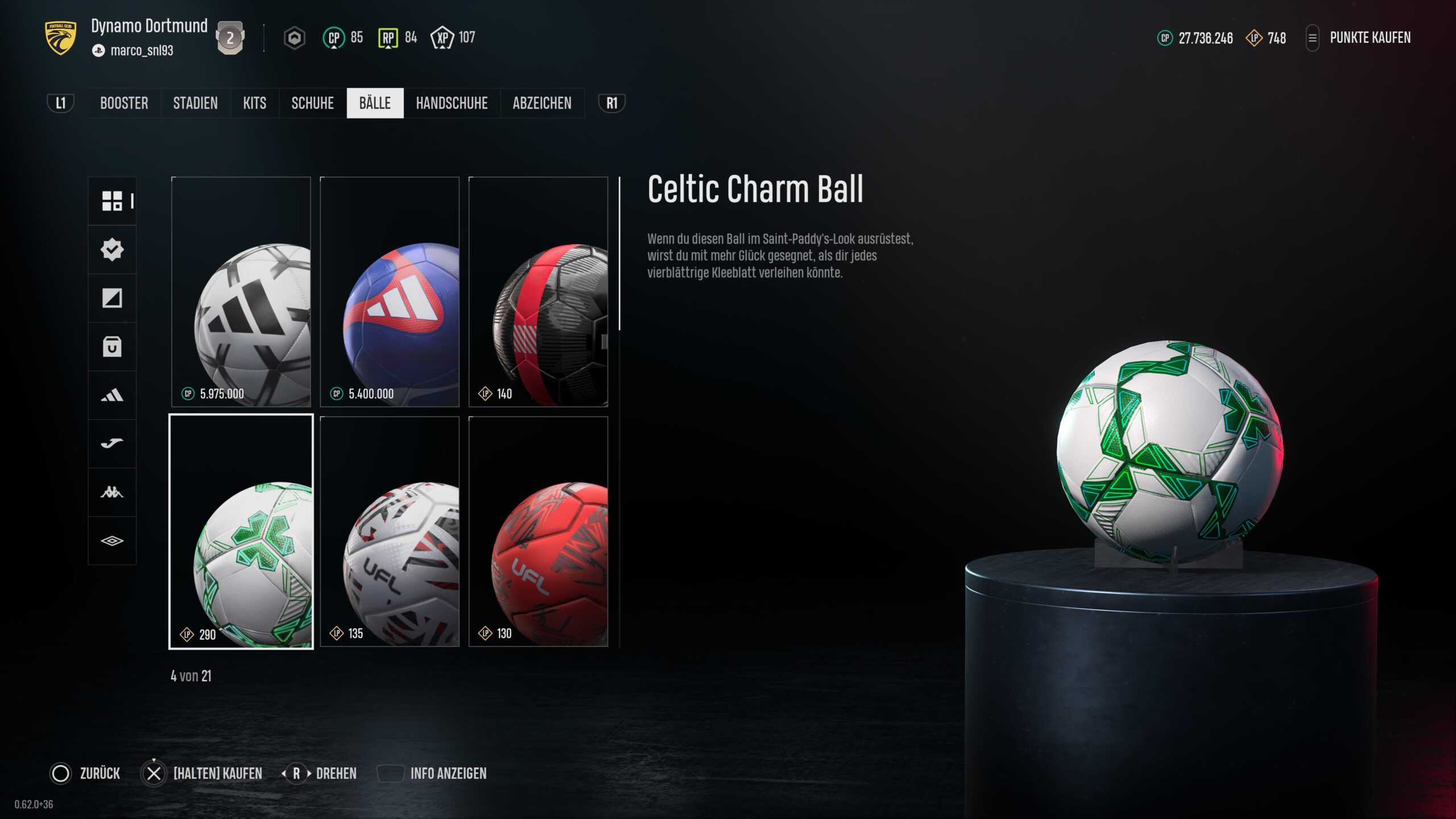Viewport: 1456px width, 819px height.
Task: Switch to the Abzeichen tab
Action: pos(541,103)
